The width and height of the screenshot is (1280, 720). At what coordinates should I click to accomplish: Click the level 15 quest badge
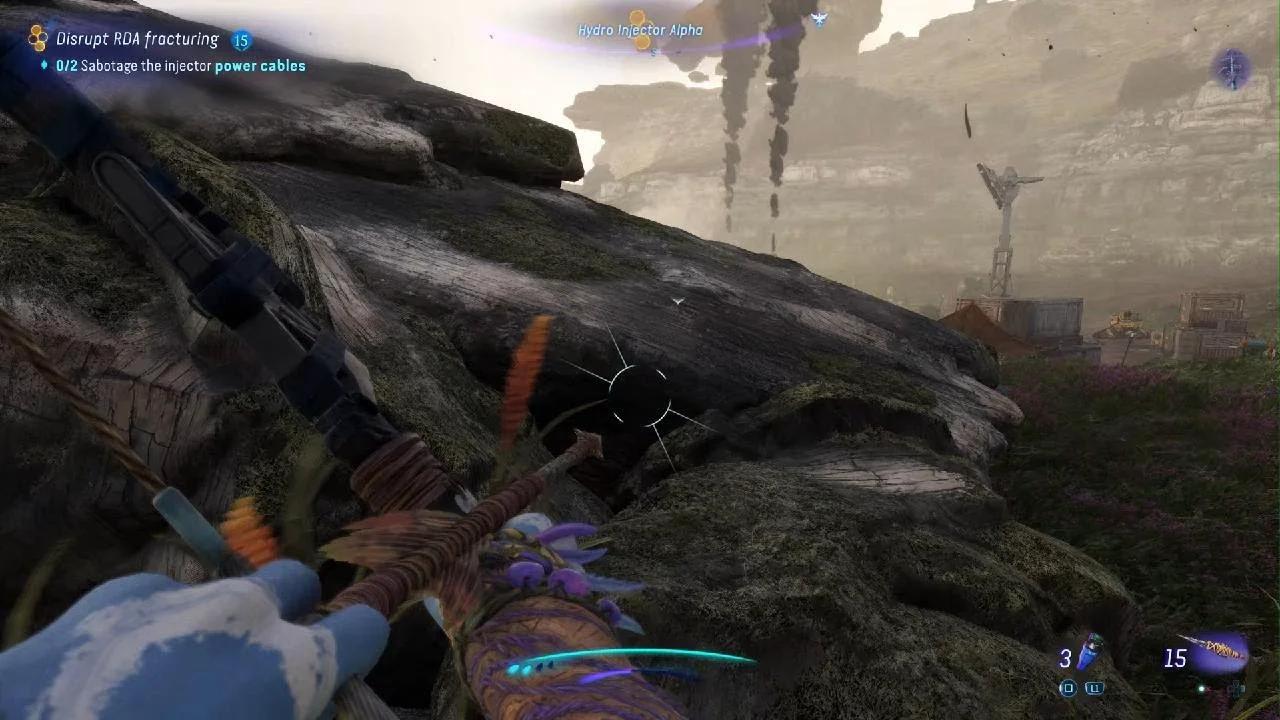click(241, 40)
